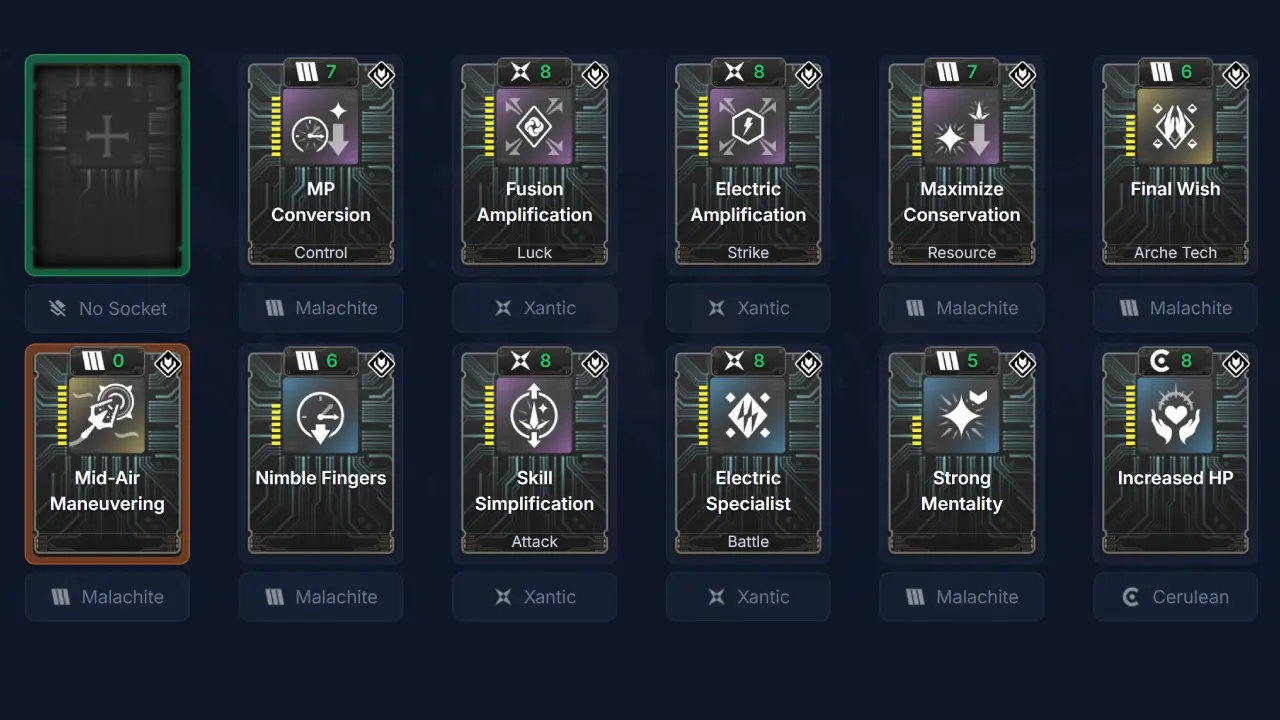Select the Skill Simplification module icon
This screenshot has width=1280, height=720.
point(535,414)
